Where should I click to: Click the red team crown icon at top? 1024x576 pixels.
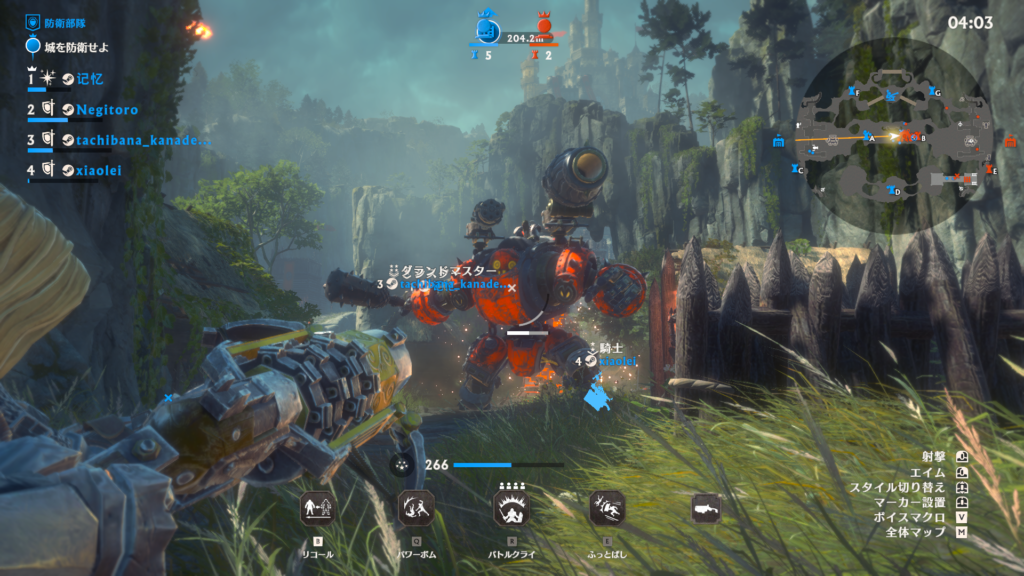point(544,27)
